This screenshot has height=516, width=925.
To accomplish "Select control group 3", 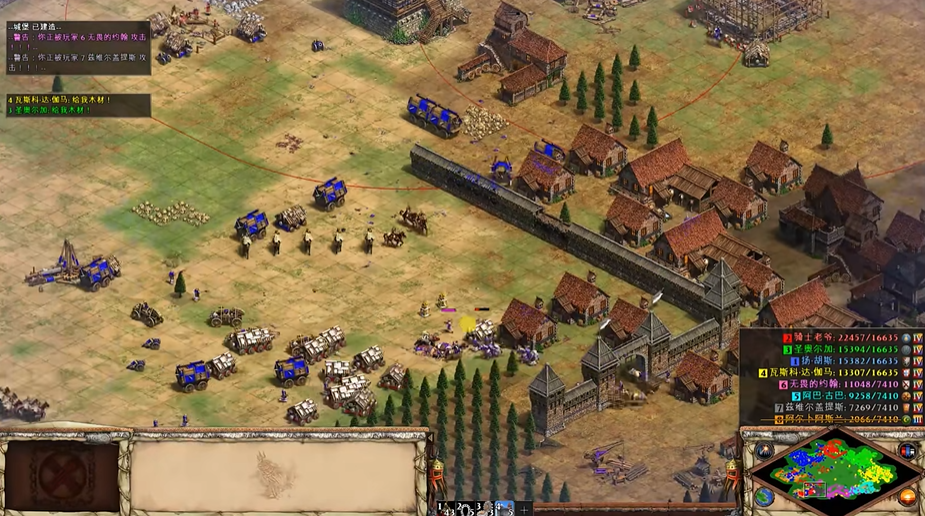I will [484, 508].
